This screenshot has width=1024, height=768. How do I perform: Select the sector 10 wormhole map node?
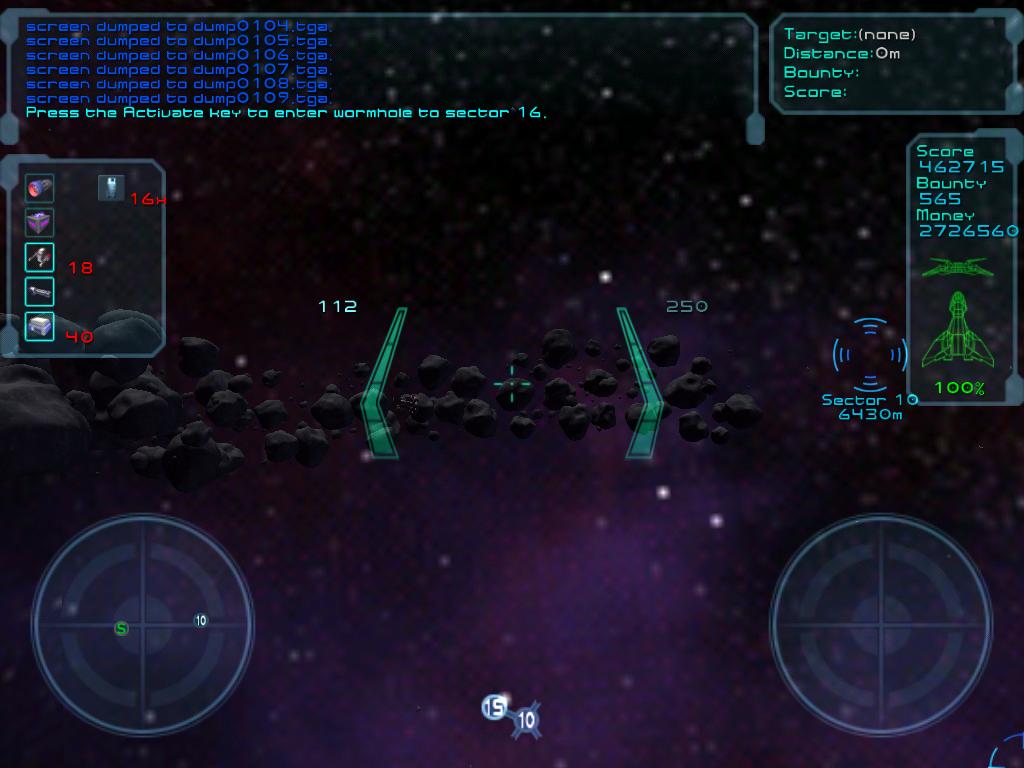click(526, 720)
